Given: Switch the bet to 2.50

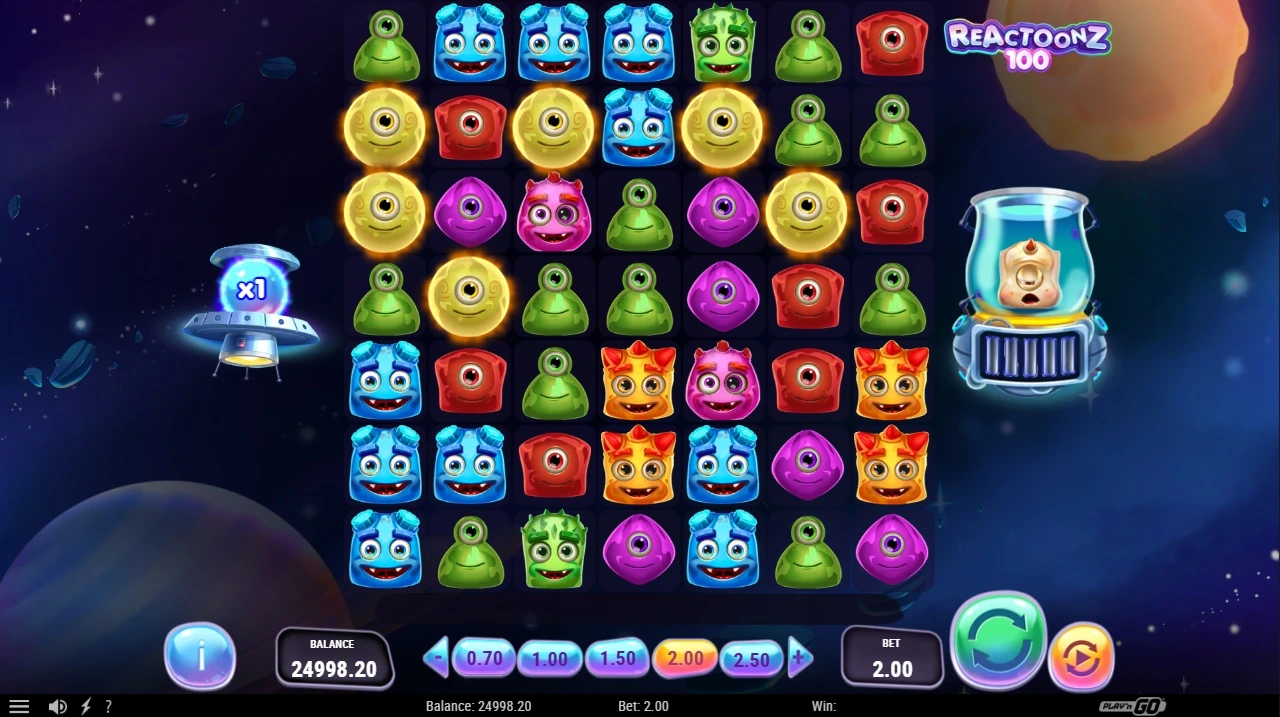Looking at the screenshot, I should pos(751,659).
